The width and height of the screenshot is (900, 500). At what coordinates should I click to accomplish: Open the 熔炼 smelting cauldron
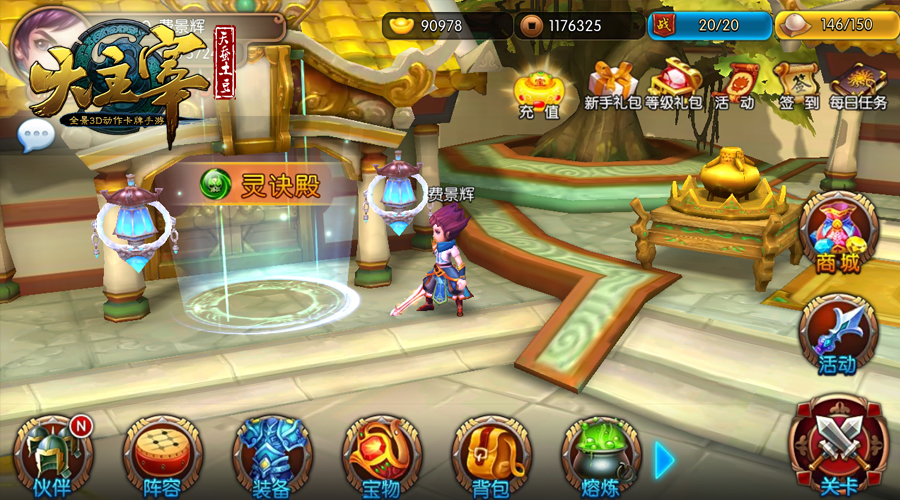click(x=600, y=455)
